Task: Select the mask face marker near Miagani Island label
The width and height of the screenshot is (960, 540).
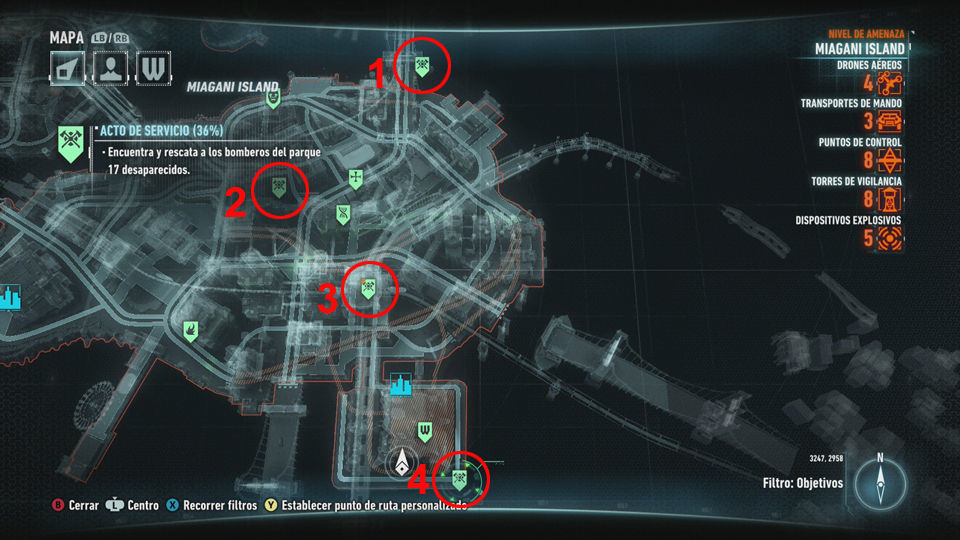Action: 273,98
